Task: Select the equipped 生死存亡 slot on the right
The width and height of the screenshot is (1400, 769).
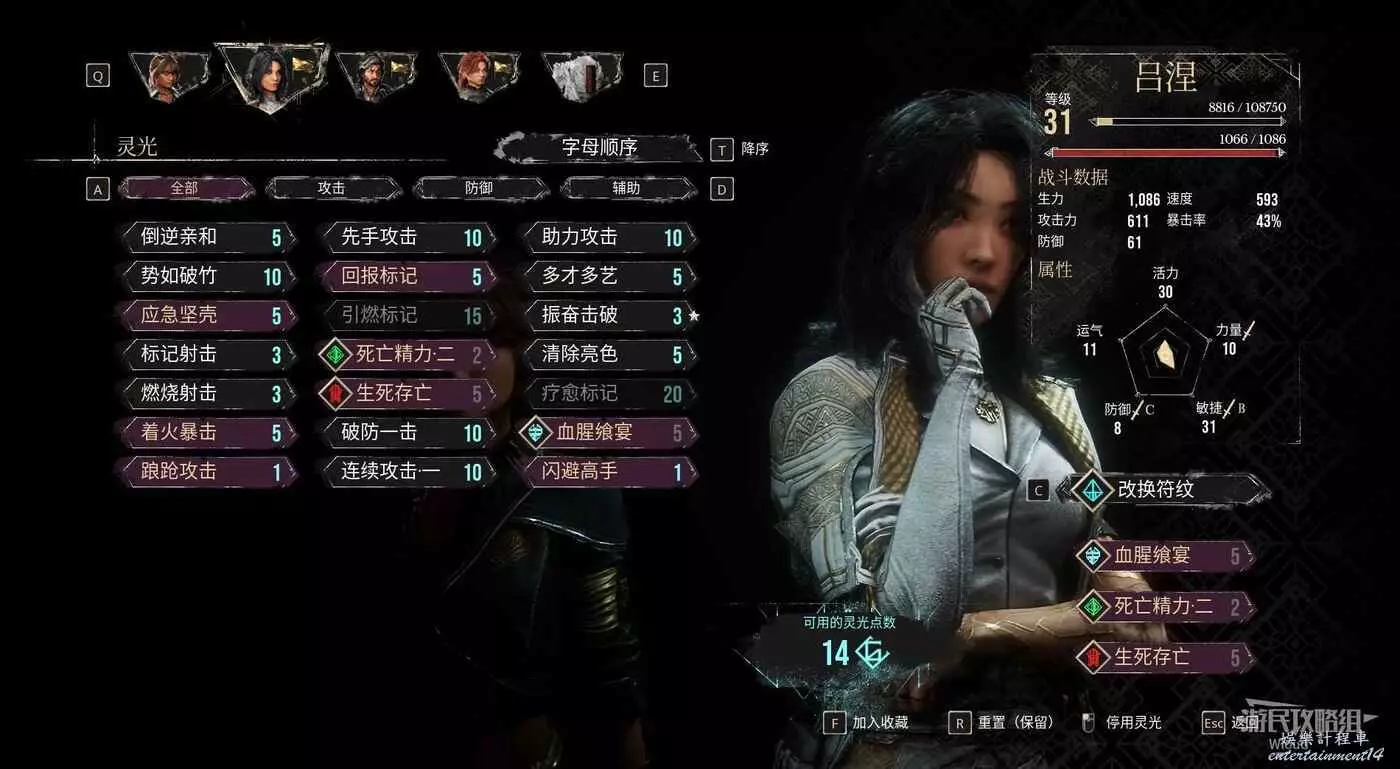Action: [x=1165, y=657]
